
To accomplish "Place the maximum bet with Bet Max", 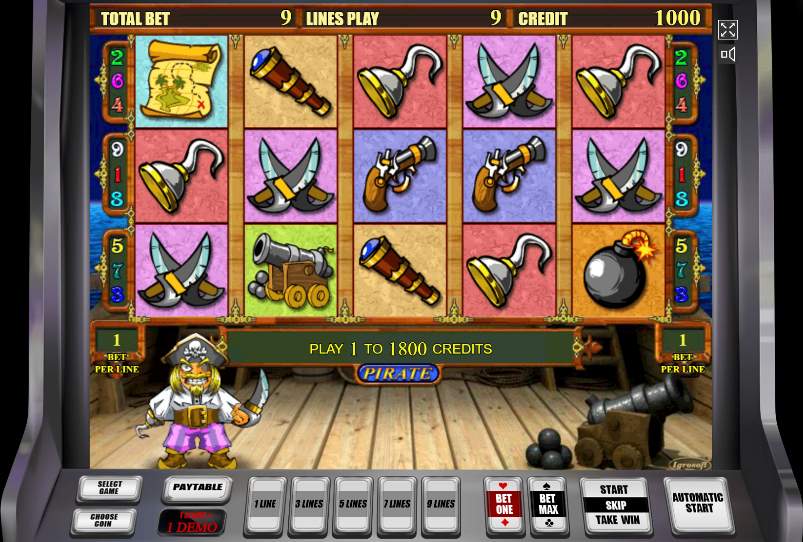I will 547,504.
